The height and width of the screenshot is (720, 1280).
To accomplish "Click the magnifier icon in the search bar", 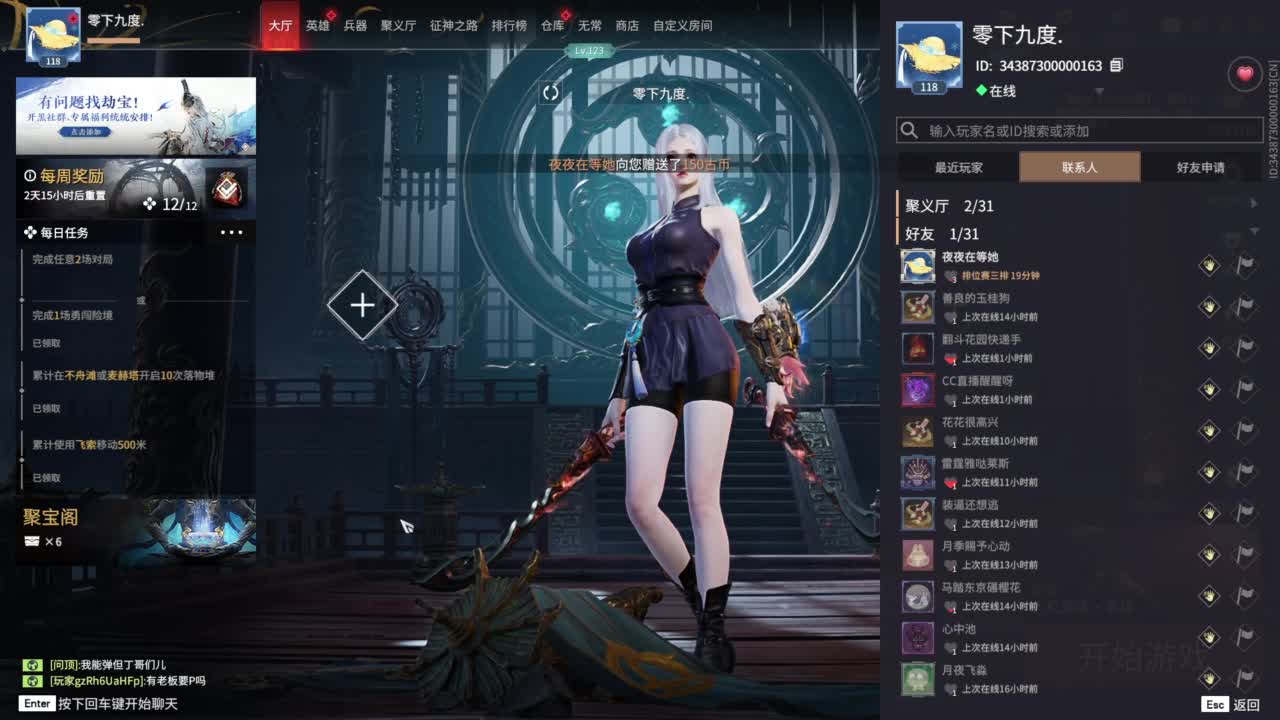I will coord(910,130).
